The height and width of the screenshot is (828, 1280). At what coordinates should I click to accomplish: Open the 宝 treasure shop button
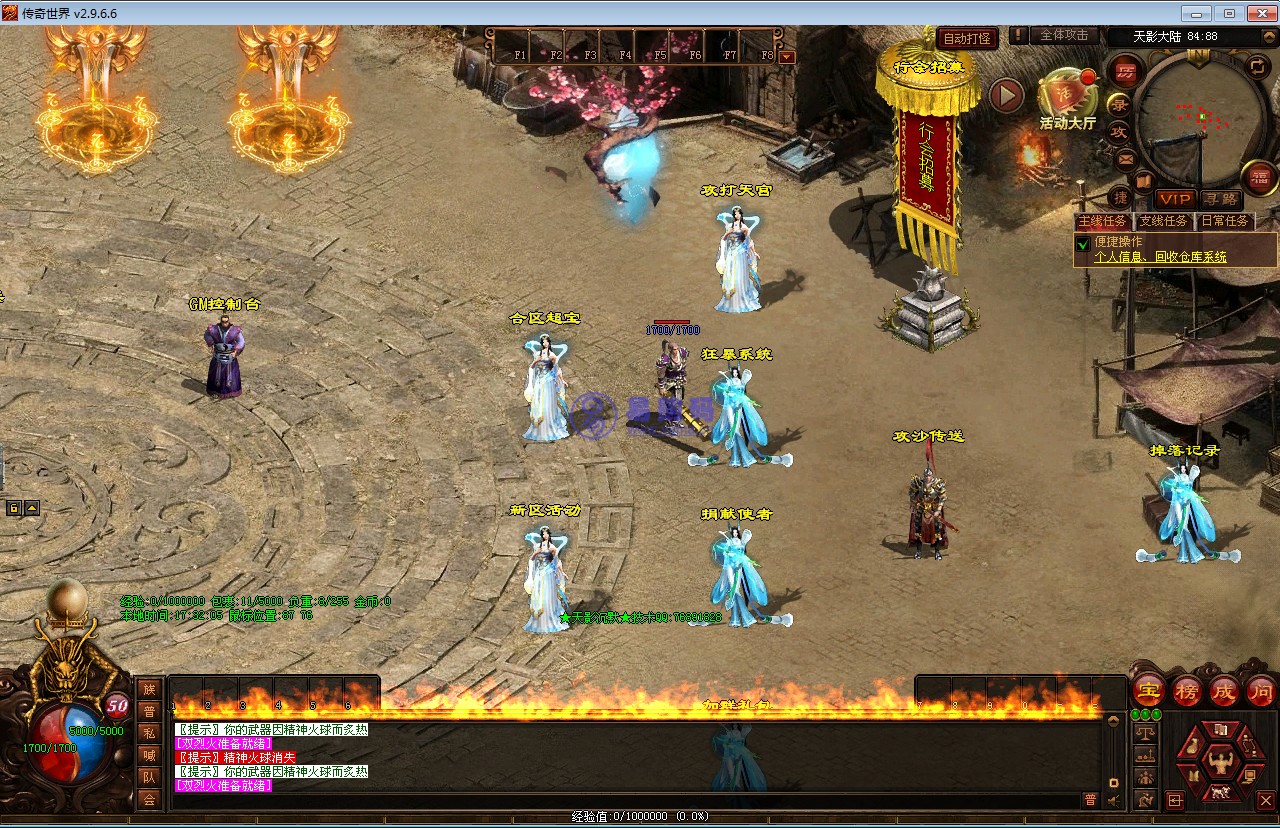1149,690
